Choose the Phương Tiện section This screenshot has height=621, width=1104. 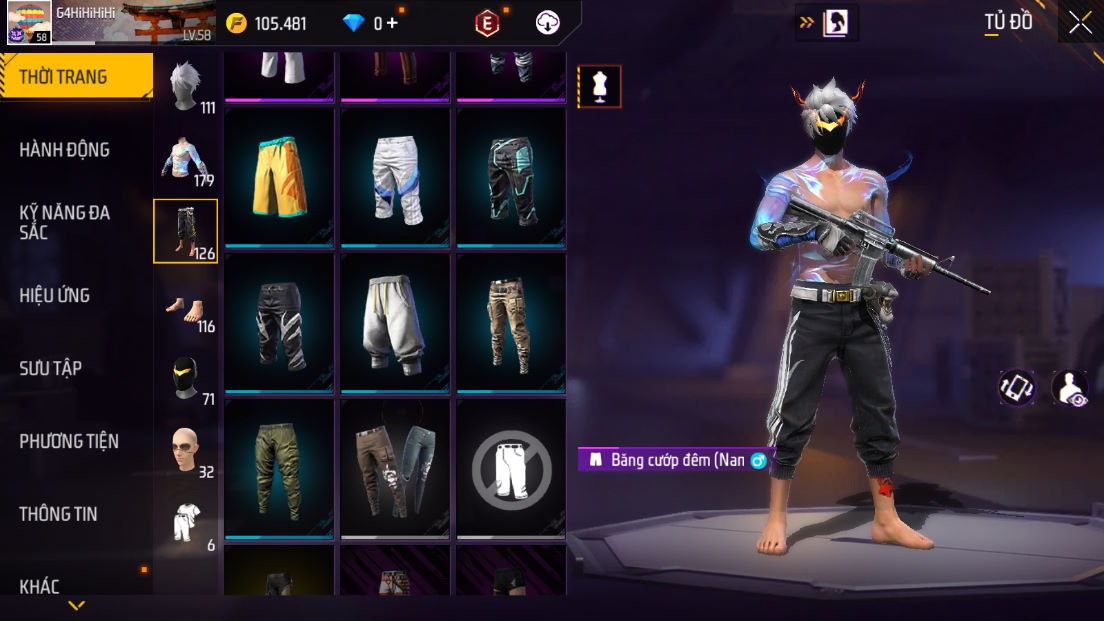pos(69,441)
